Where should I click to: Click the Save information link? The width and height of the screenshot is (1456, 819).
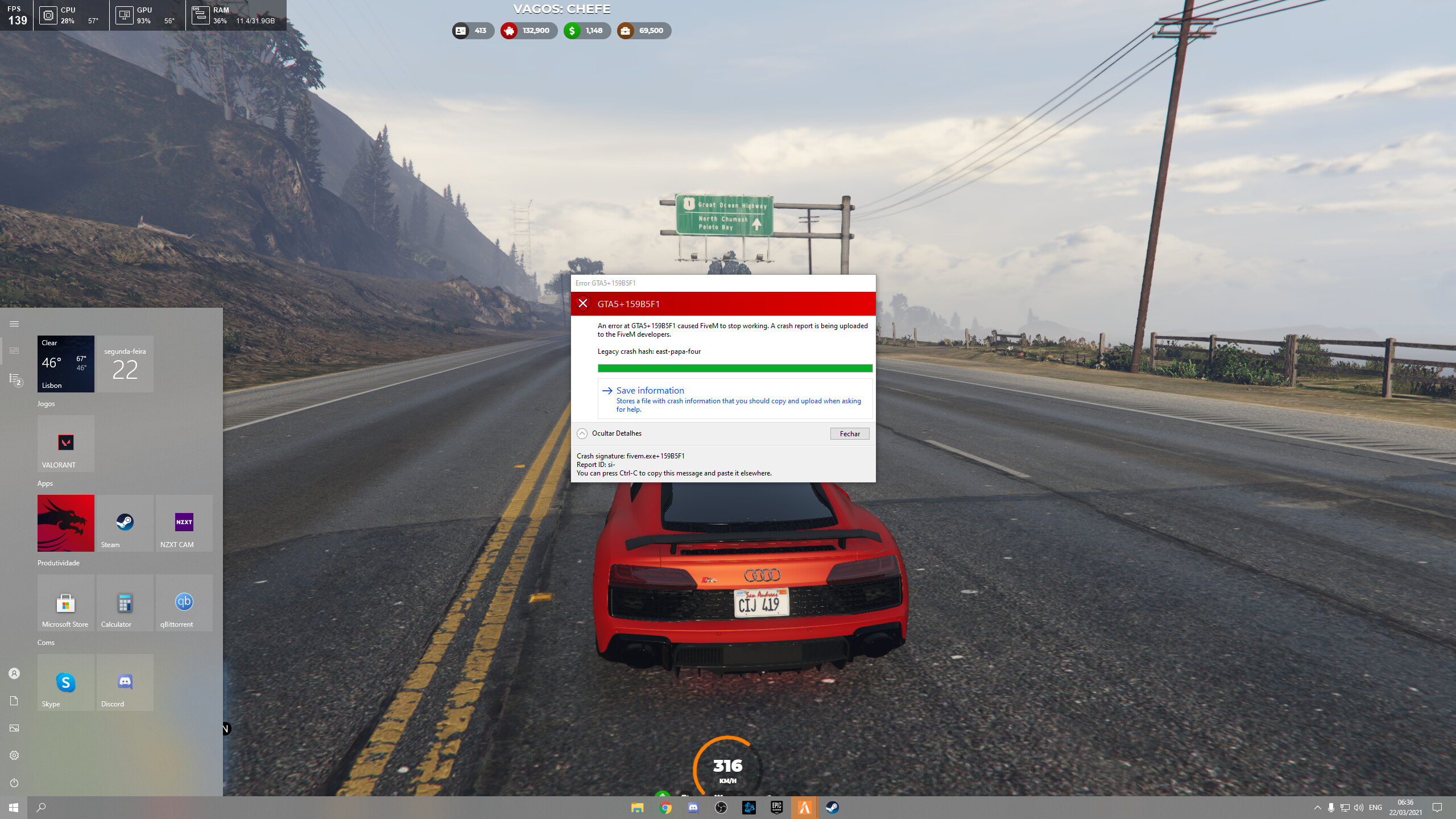pos(650,391)
